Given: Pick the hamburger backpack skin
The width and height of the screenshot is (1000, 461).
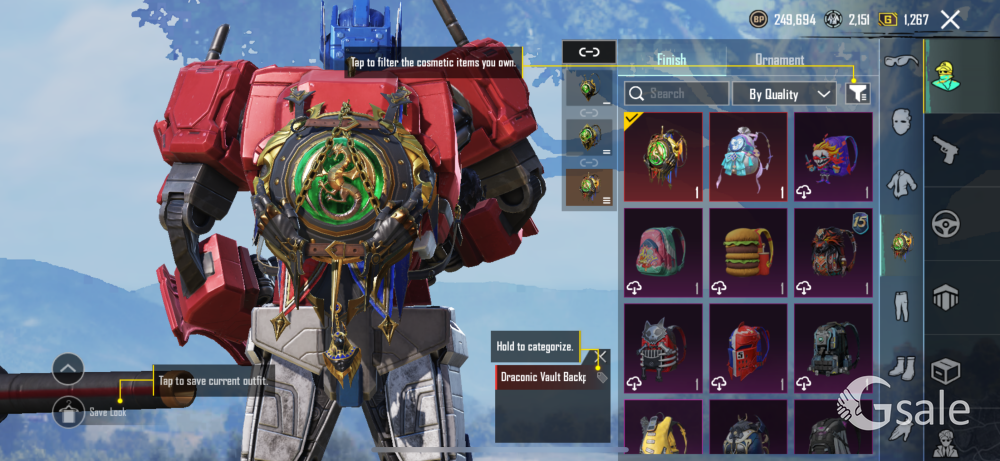Looking at the screenshot, I should tap(748, 252).
